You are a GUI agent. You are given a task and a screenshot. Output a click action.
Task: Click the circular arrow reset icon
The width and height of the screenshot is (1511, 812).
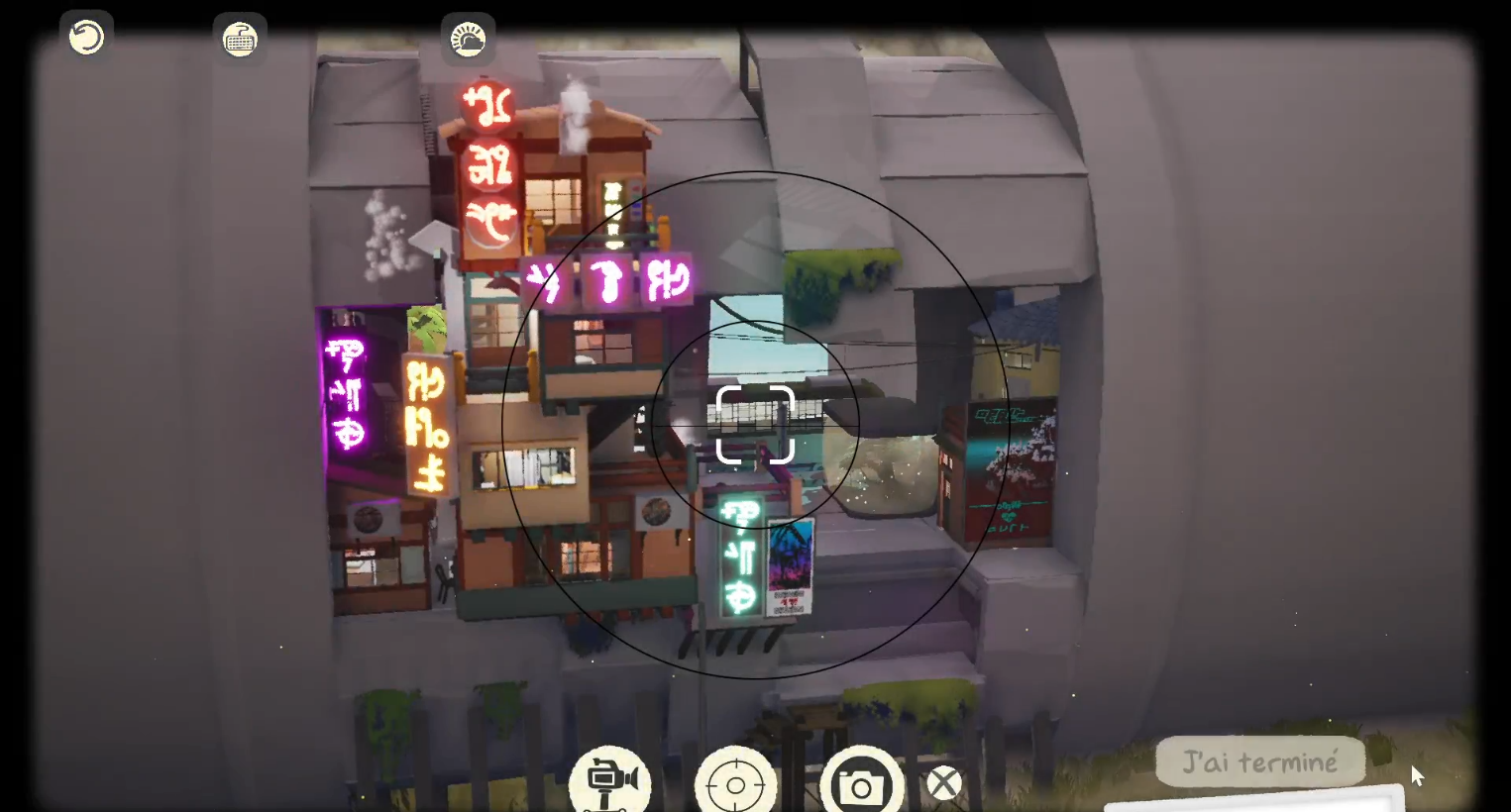tap(86, 38)
